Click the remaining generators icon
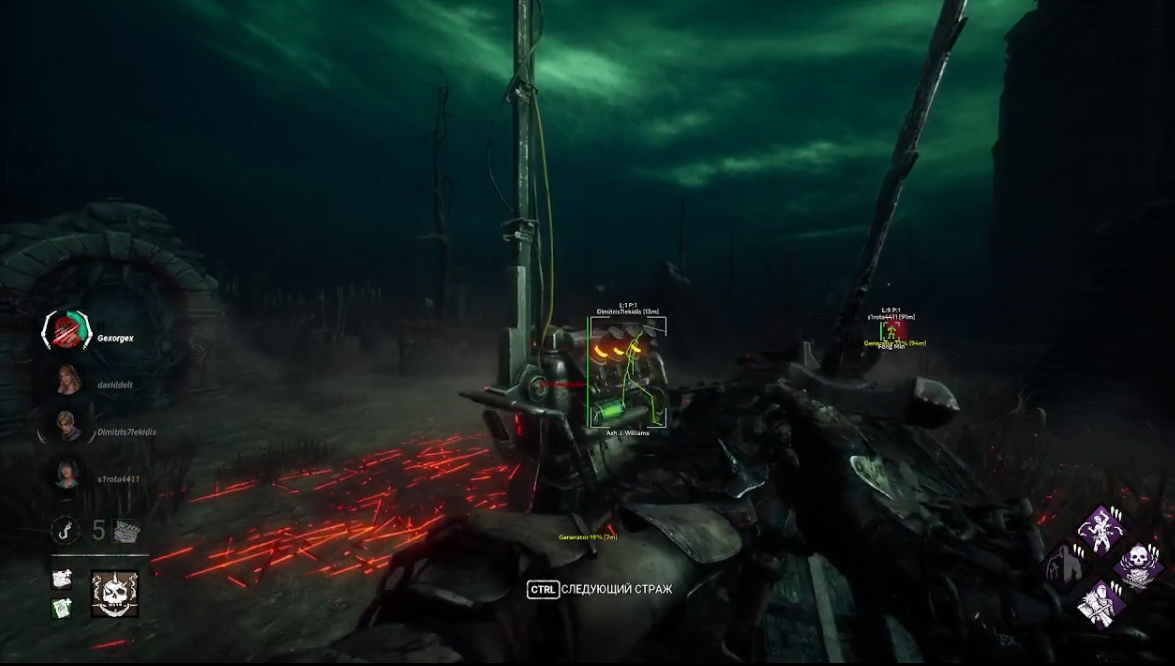 [126, 531]
